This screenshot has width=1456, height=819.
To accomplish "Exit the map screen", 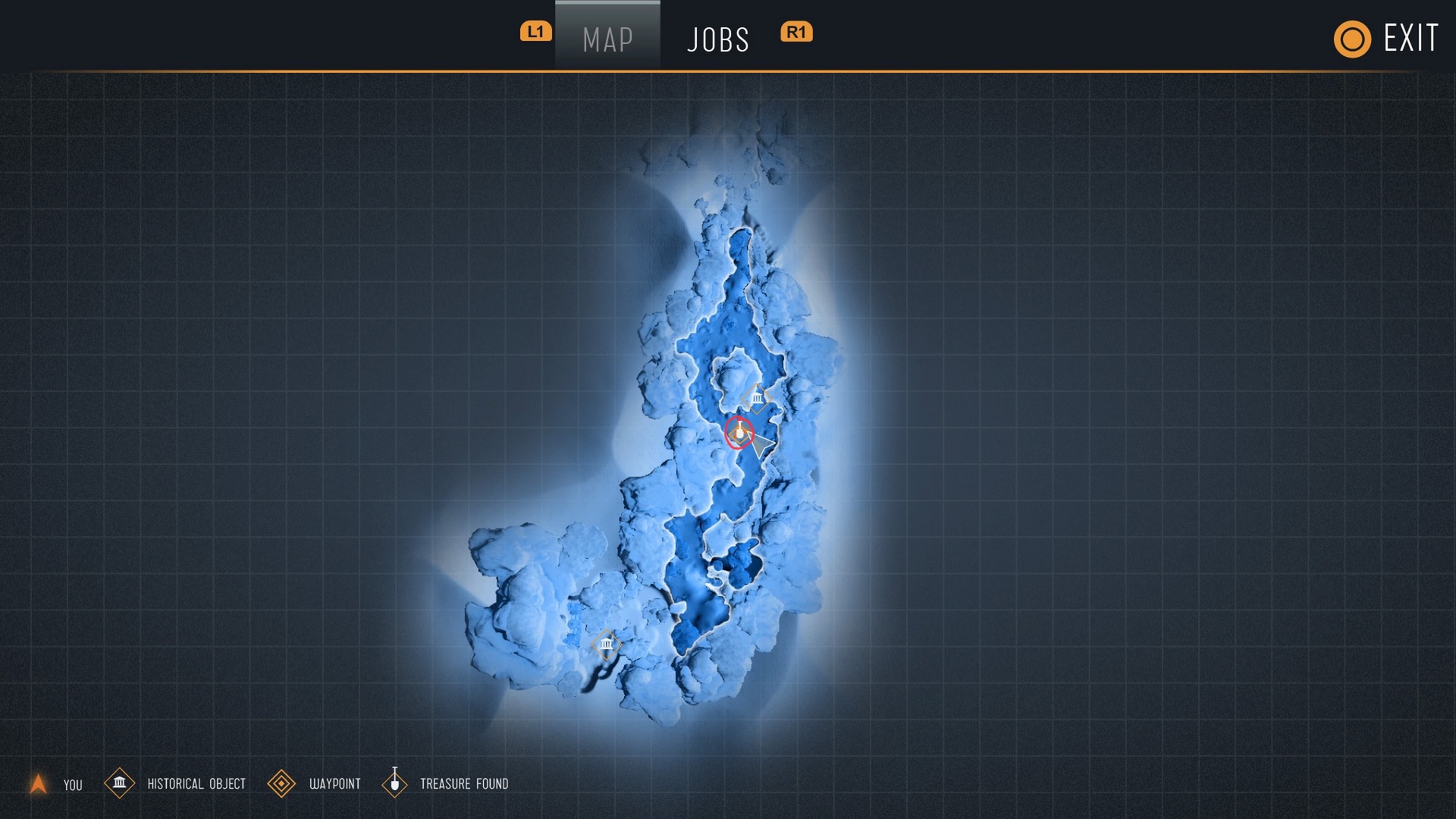I will click(x=1386, y=39).
